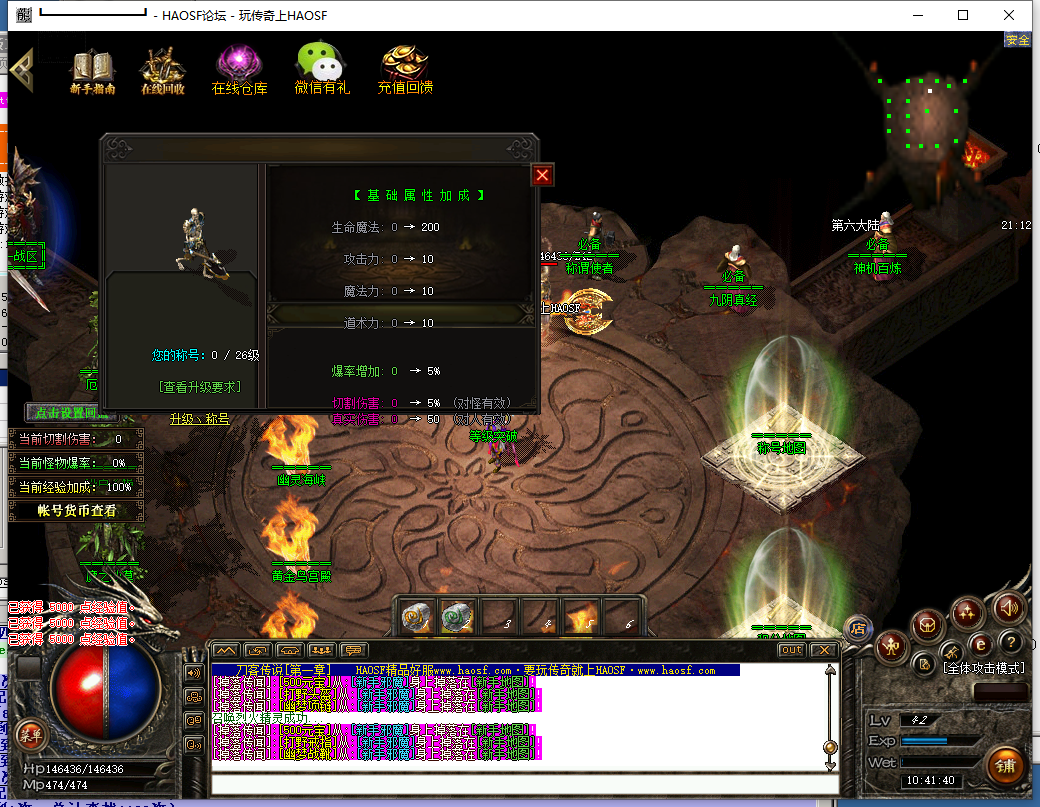Close the title upgrade panel
Image resolution: width=1040 pixels, height=807 pixels.
(542, 175)
